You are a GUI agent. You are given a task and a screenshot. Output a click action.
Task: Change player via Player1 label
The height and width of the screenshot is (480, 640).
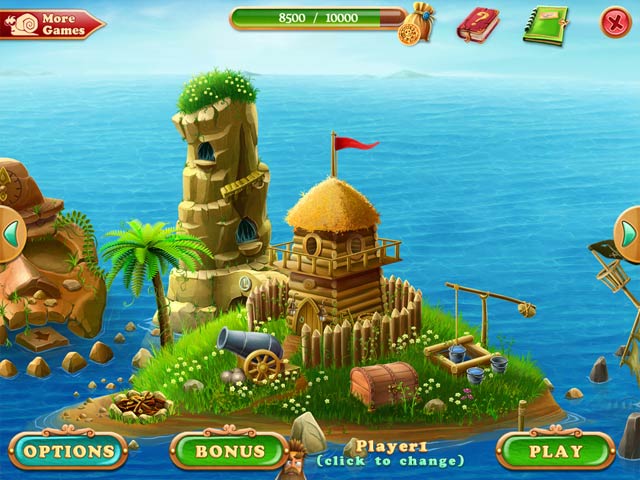point(390,453)
